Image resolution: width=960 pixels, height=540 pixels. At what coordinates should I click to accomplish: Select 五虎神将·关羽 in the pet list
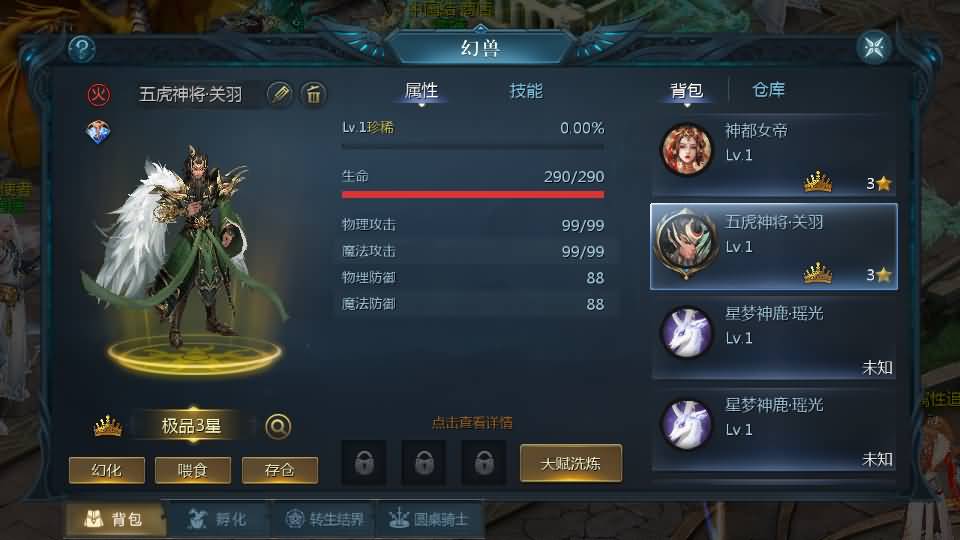coord(774,245)
